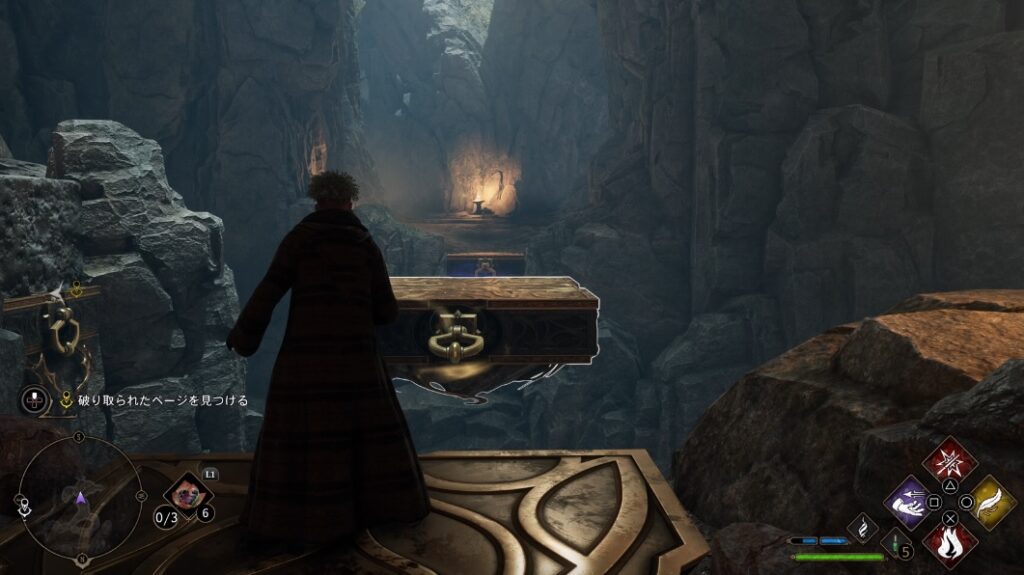Viewport: 1024px width, 575px height.
Task: Activate the red Diffindo spell slot
Action: (949, 462)
